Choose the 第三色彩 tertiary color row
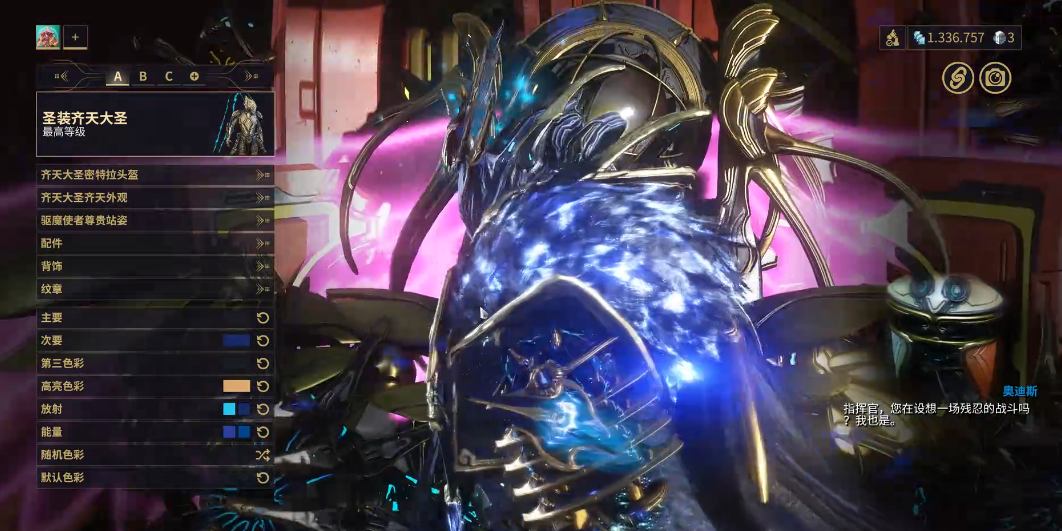 (155, 363)
